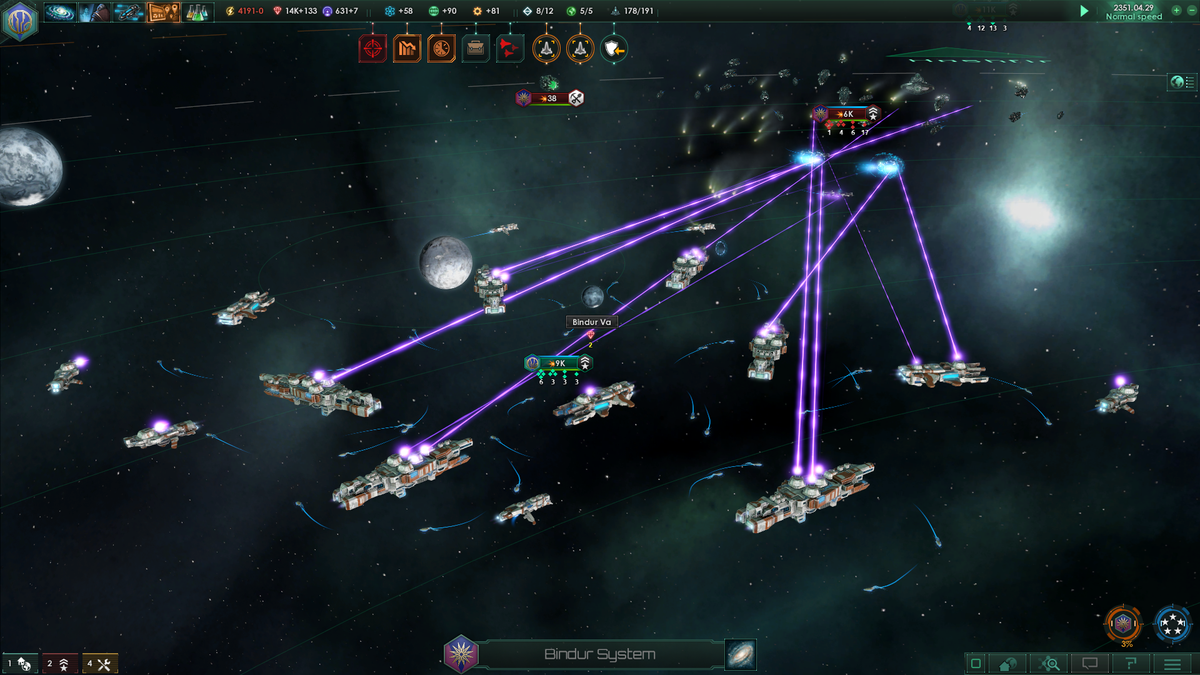This screenshot has height=675, width=1200.
Task: Select control group 4 with the tools icon
Action: click(100, 663)
